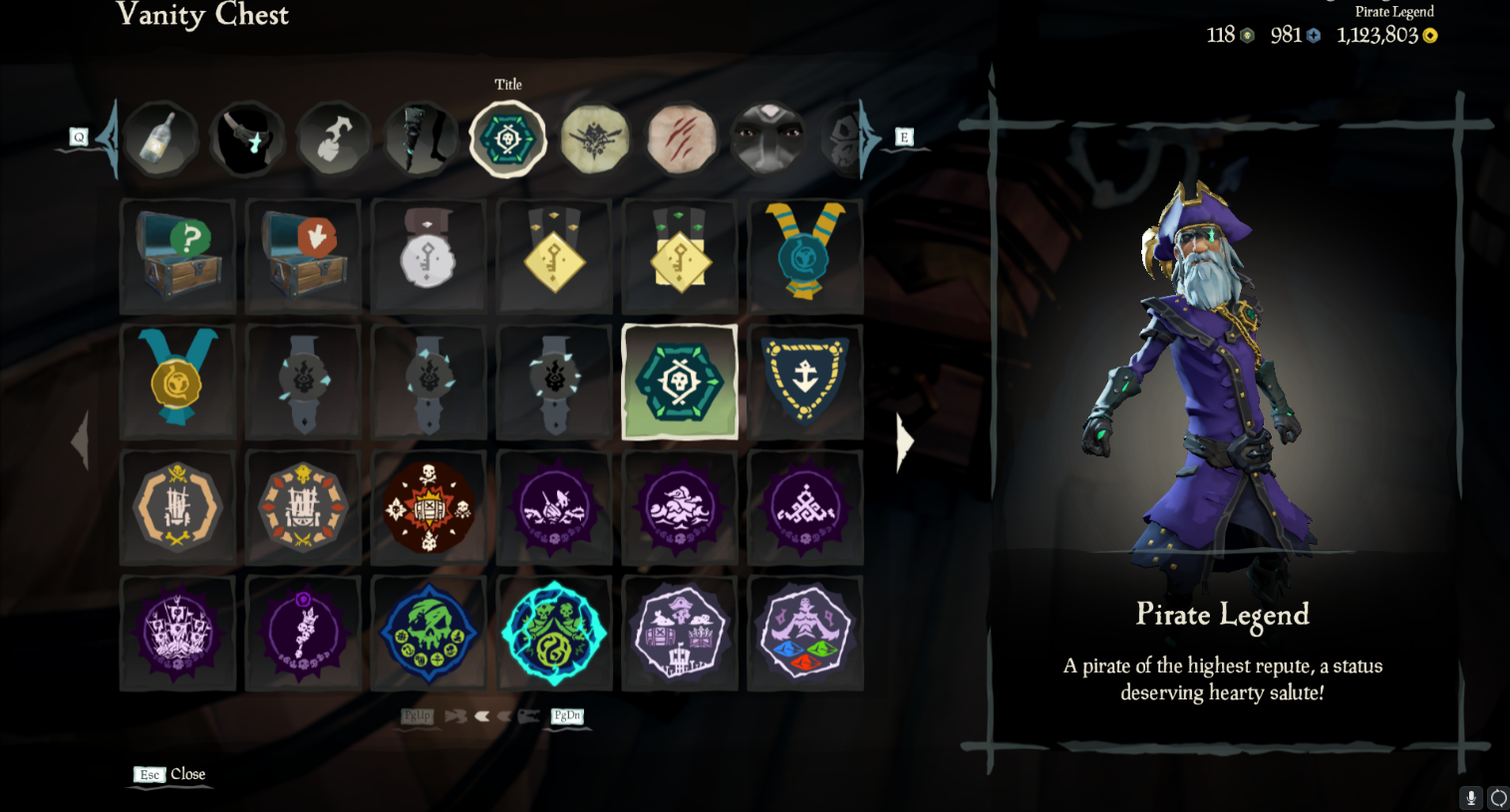Choose the question mark chest tile
This screenshot has width=1510, height=812.
177,256
